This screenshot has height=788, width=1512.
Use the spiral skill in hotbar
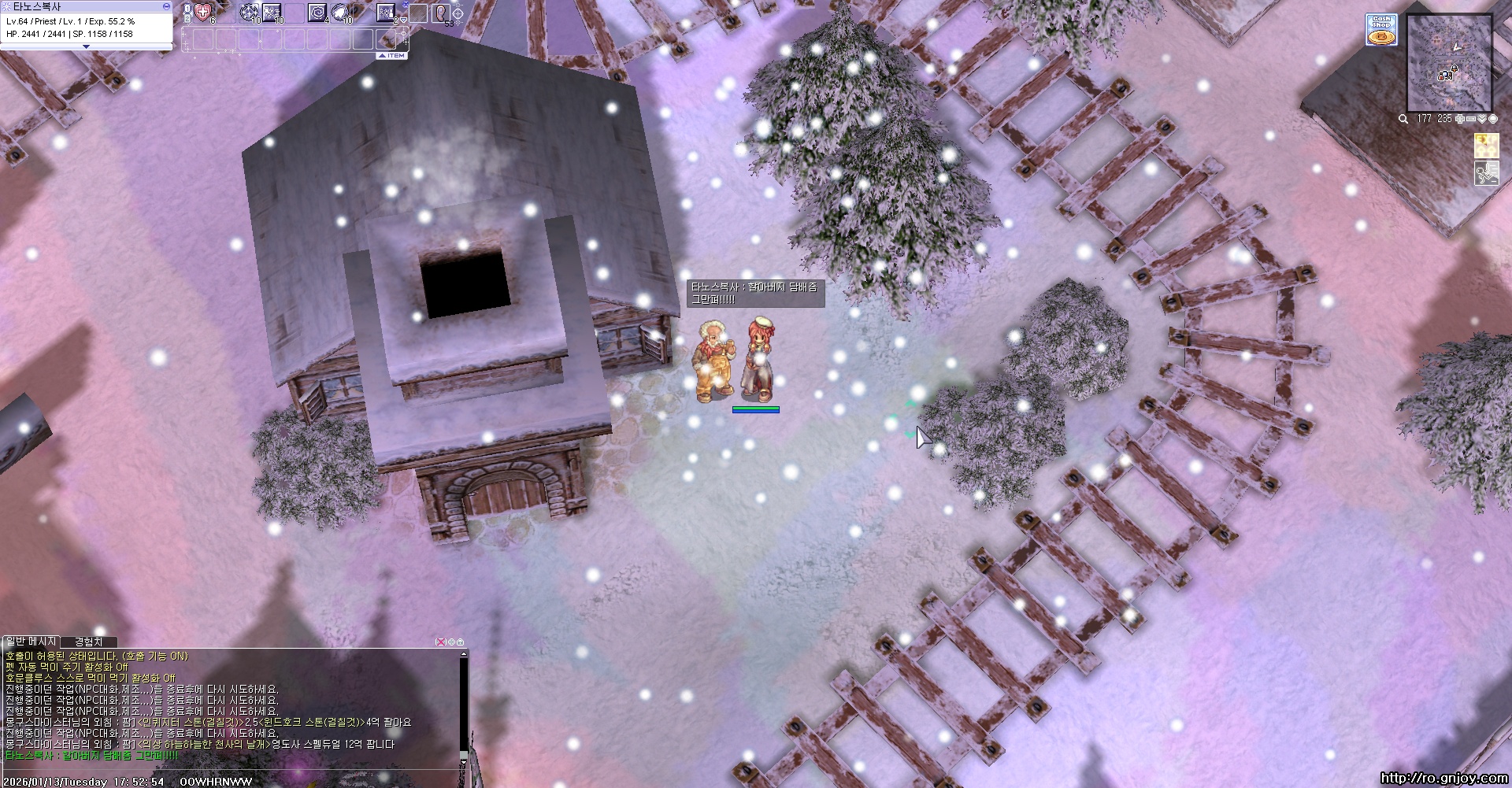point(317,13)
